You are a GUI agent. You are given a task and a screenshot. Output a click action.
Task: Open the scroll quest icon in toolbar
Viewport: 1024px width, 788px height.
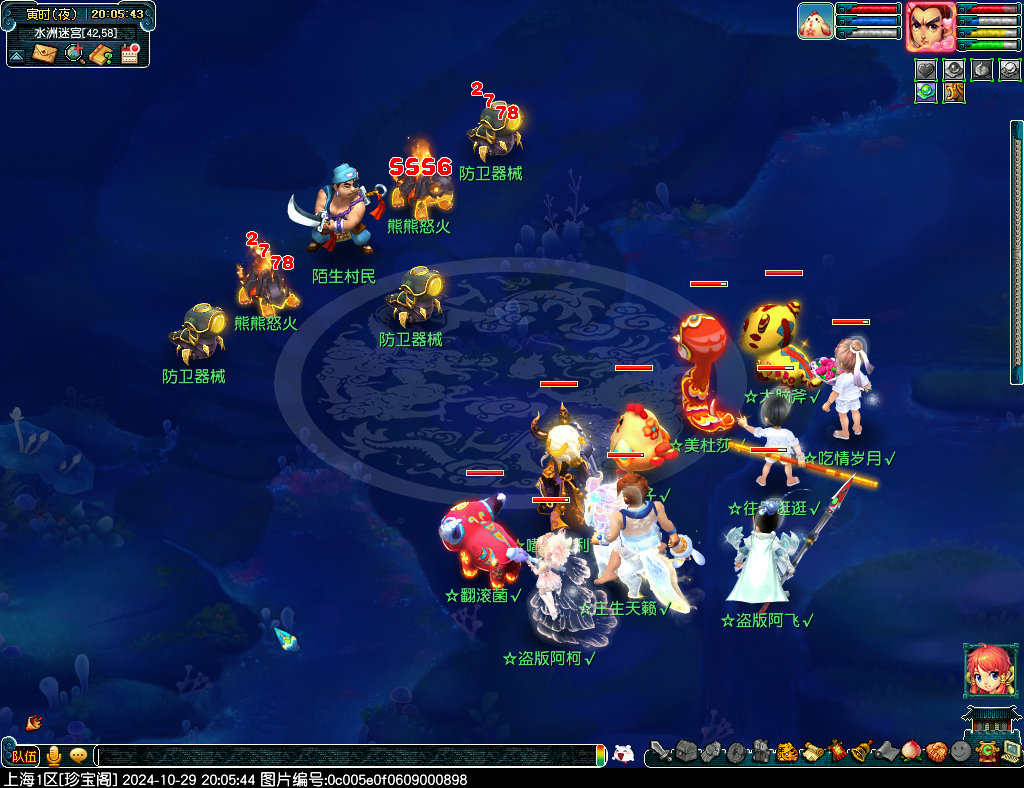tap(812, 751)
